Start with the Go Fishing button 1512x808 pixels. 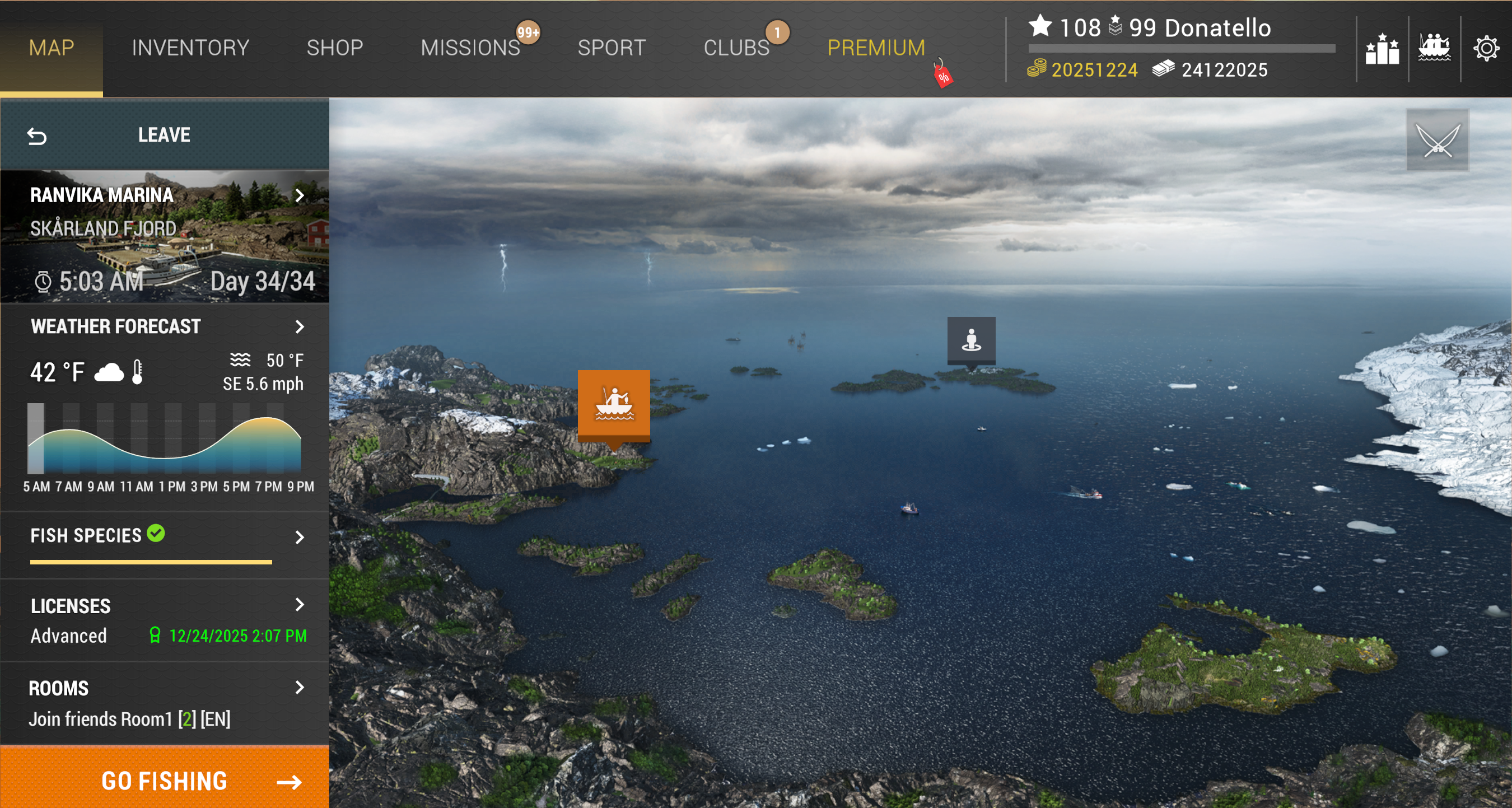tap(164, 781)
